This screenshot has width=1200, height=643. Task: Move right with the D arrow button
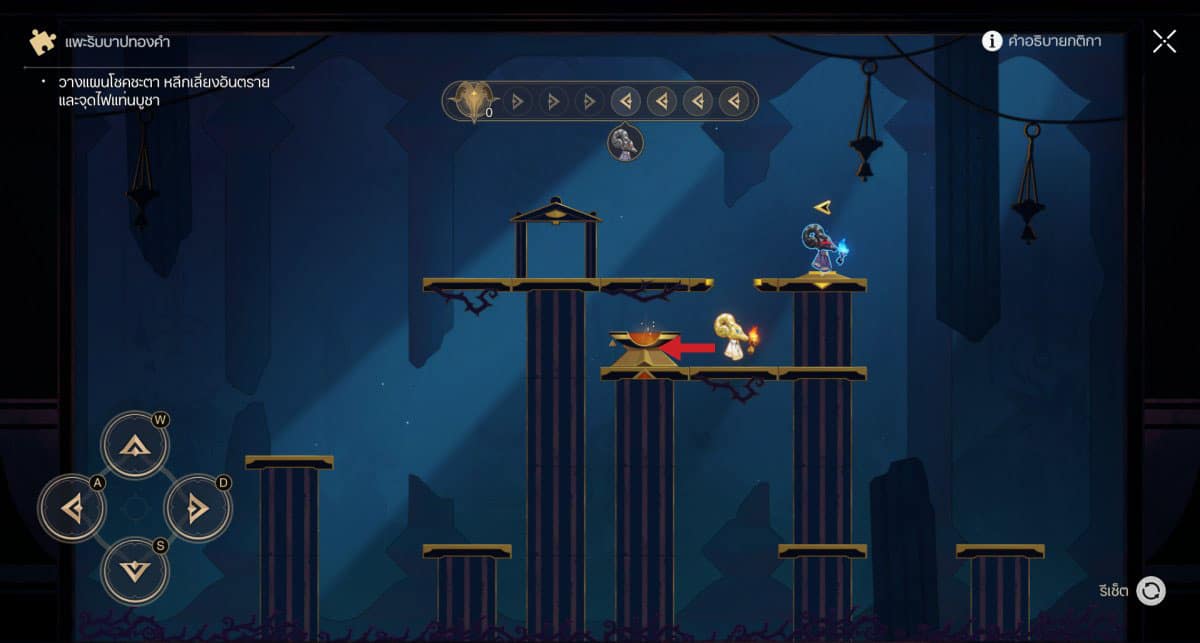(197, 508)
